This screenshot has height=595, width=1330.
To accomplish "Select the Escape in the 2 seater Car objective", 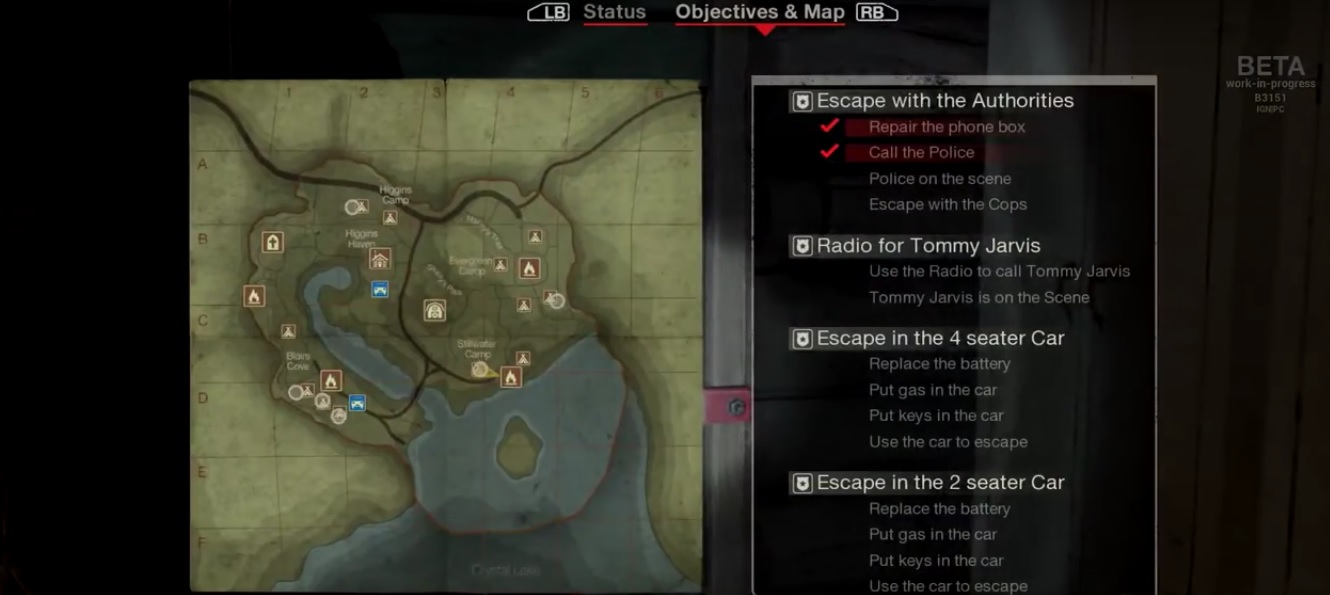I will [x=940, y=483].
